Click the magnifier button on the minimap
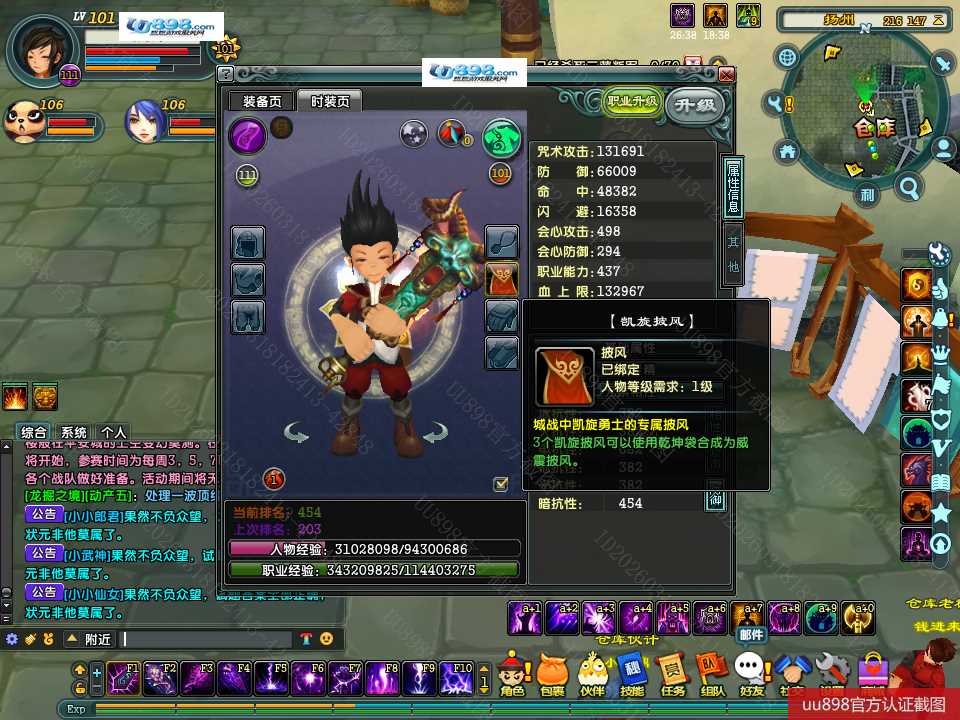960x720 pixels. [908, 187]
